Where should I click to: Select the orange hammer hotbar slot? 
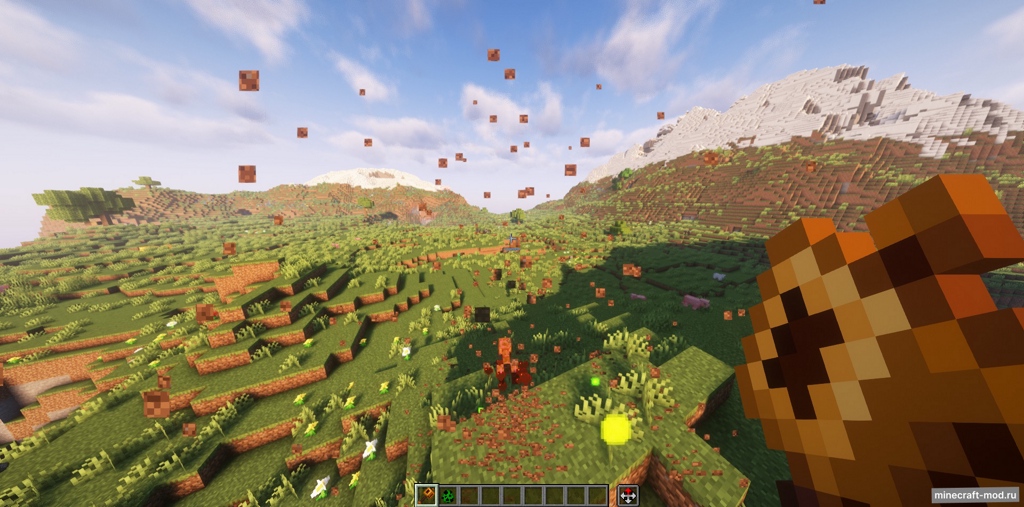click(426, 495)
